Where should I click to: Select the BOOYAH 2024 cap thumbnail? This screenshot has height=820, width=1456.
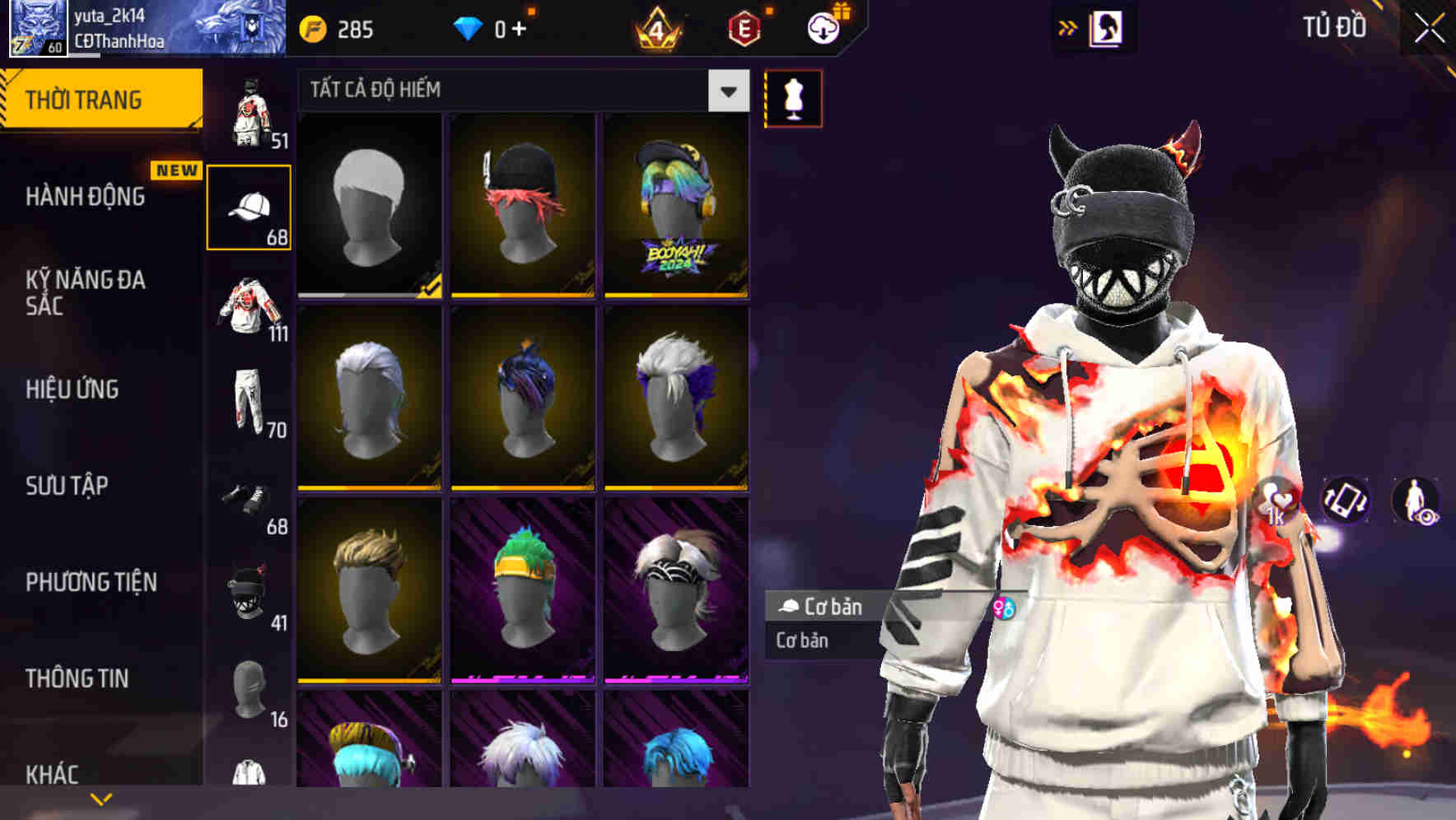tap(675, 206)
